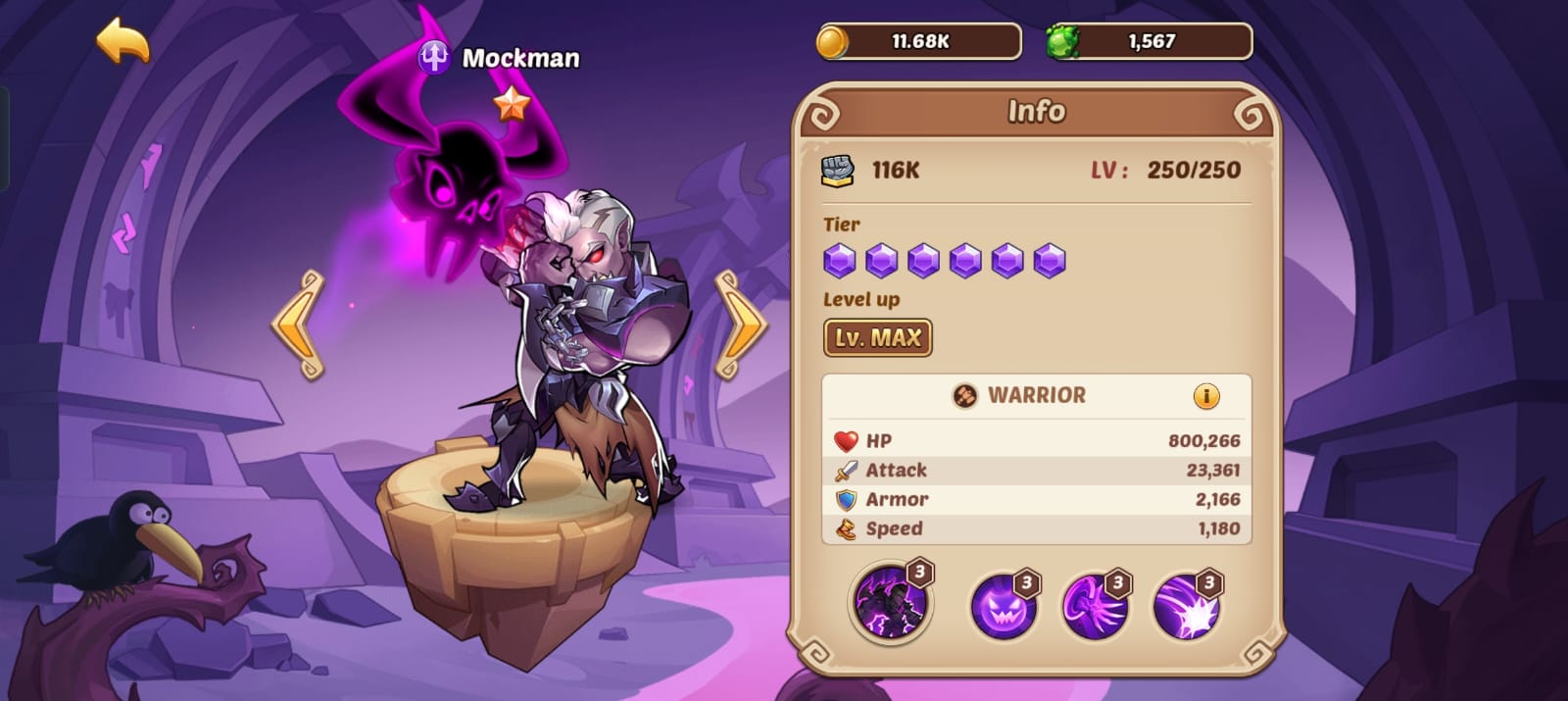View the hero portrait active skill
This screenshot has height=701, width=1568.
click(x=890, y=602)
